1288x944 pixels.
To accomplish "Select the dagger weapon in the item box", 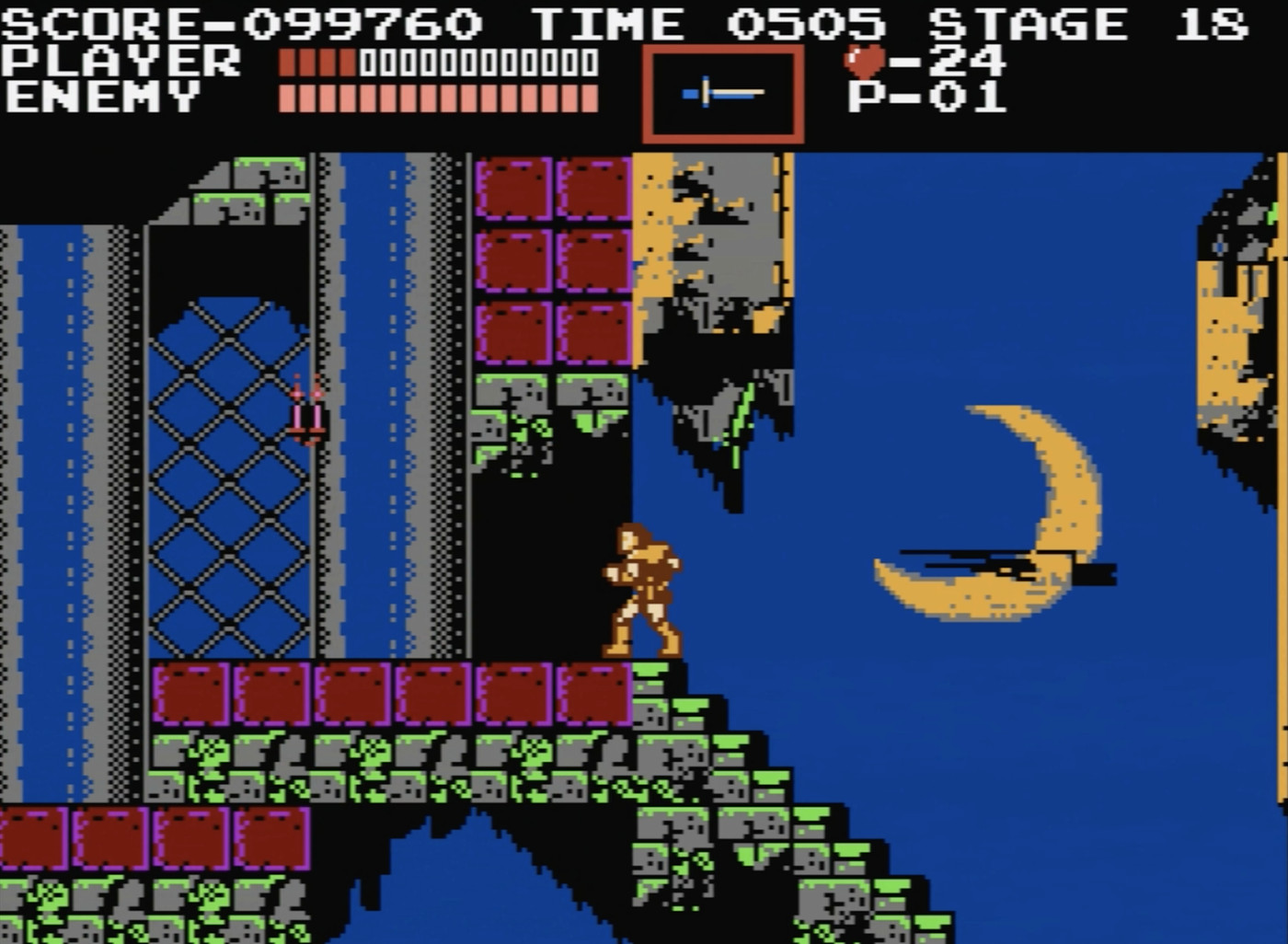I will 723,90.
